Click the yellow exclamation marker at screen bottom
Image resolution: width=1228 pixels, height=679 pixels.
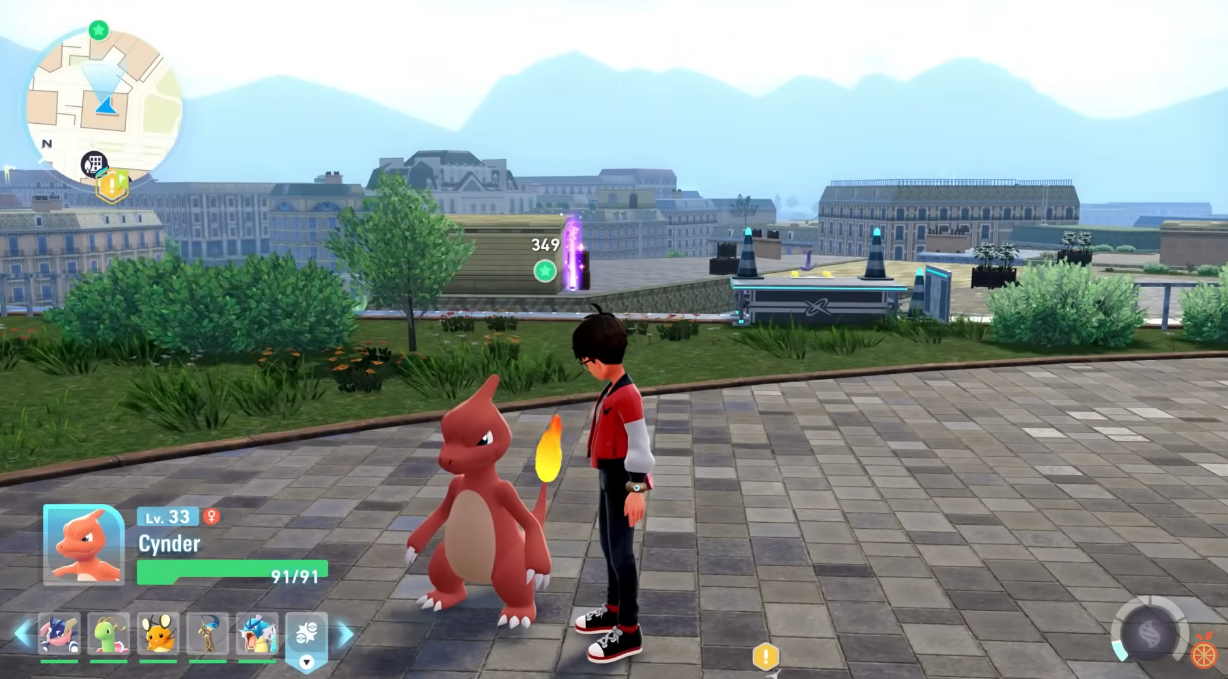(x=766, y=657)
